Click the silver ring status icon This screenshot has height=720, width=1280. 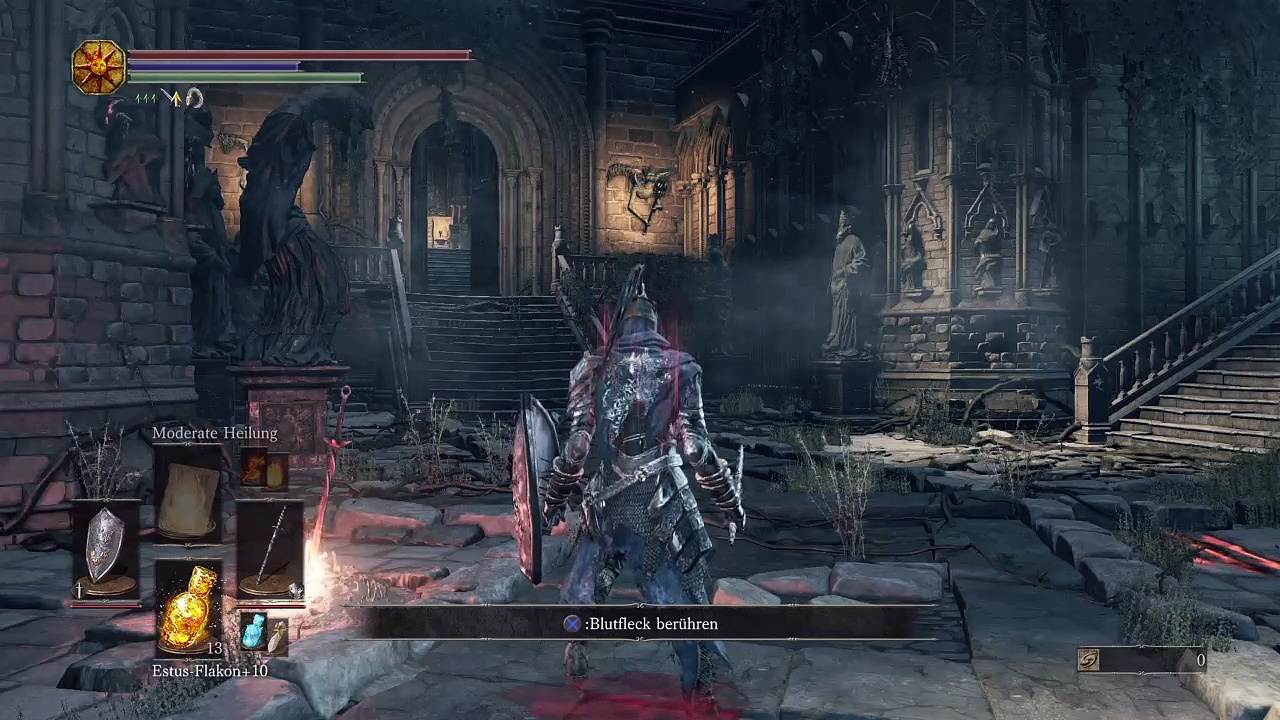pyautogui.click(x=194, y=98)
